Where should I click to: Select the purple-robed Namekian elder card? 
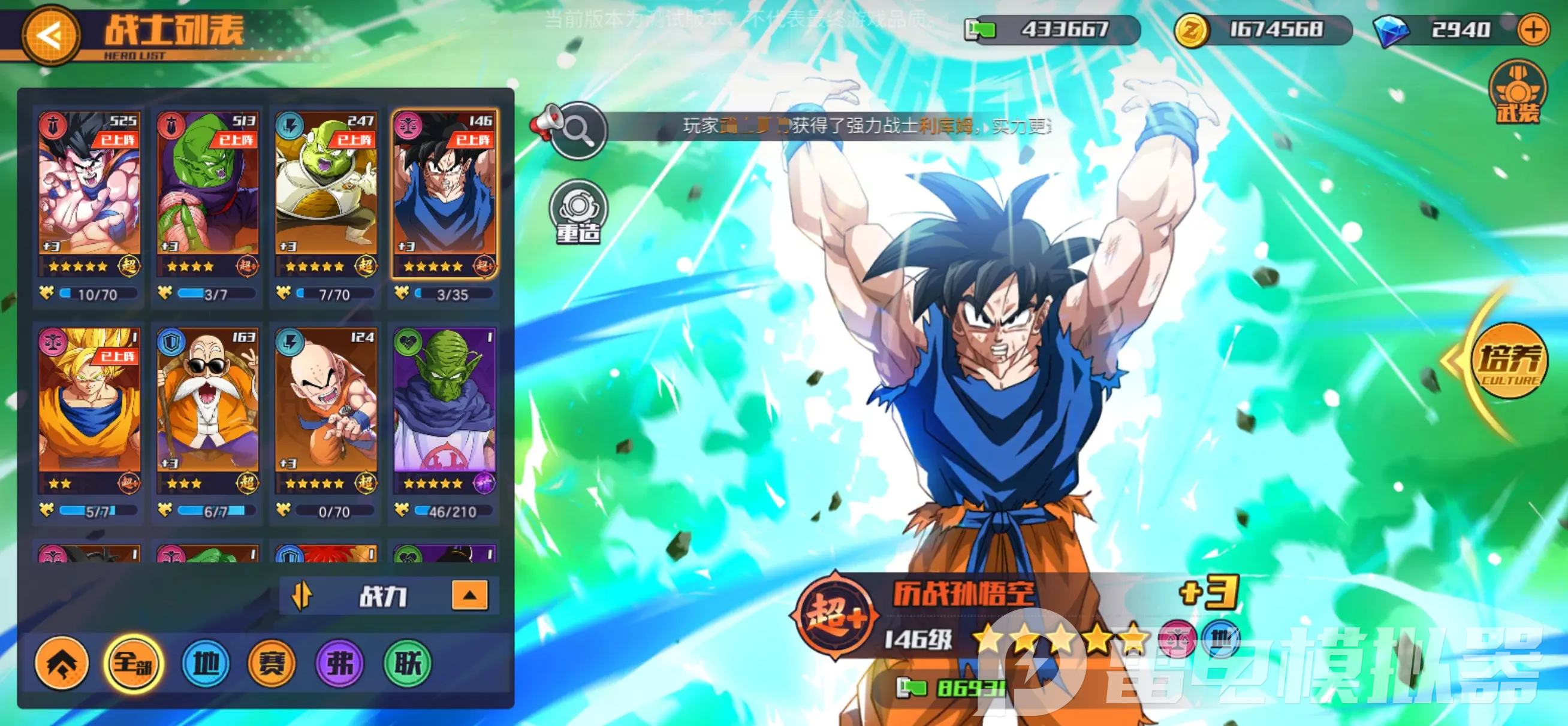[444, 410]
